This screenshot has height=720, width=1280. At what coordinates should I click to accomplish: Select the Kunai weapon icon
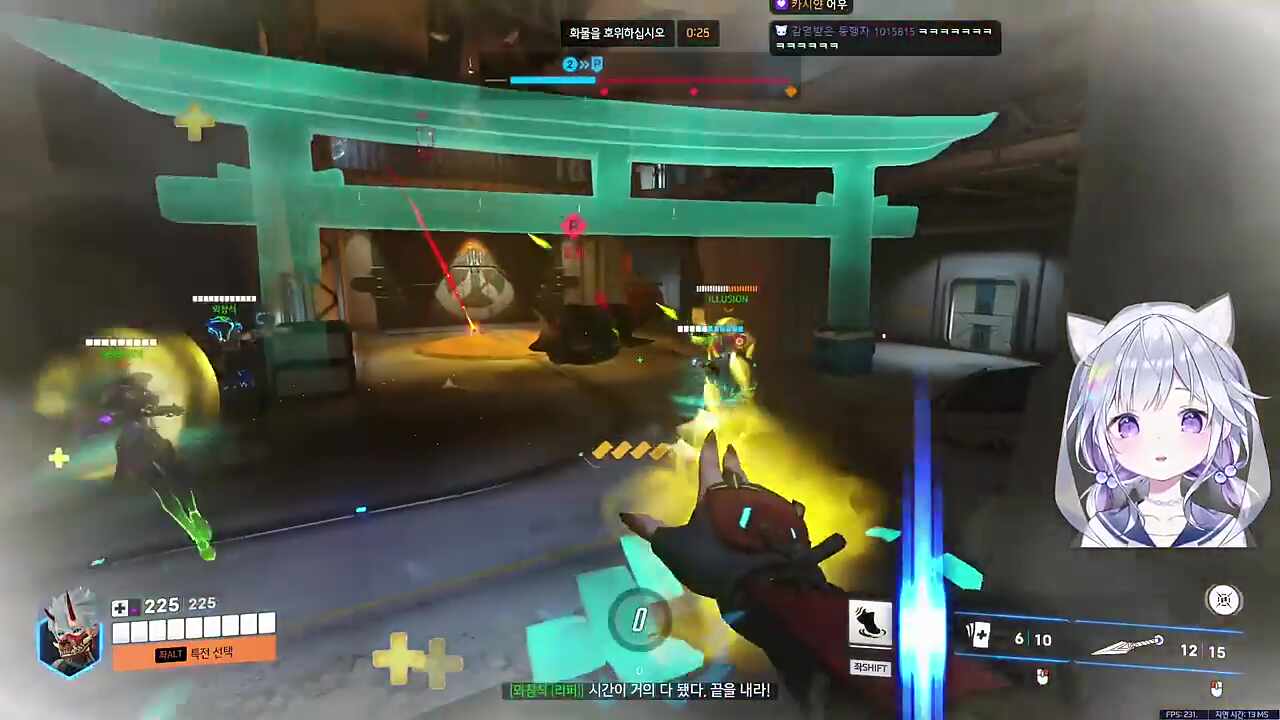tap(1127, 646)
